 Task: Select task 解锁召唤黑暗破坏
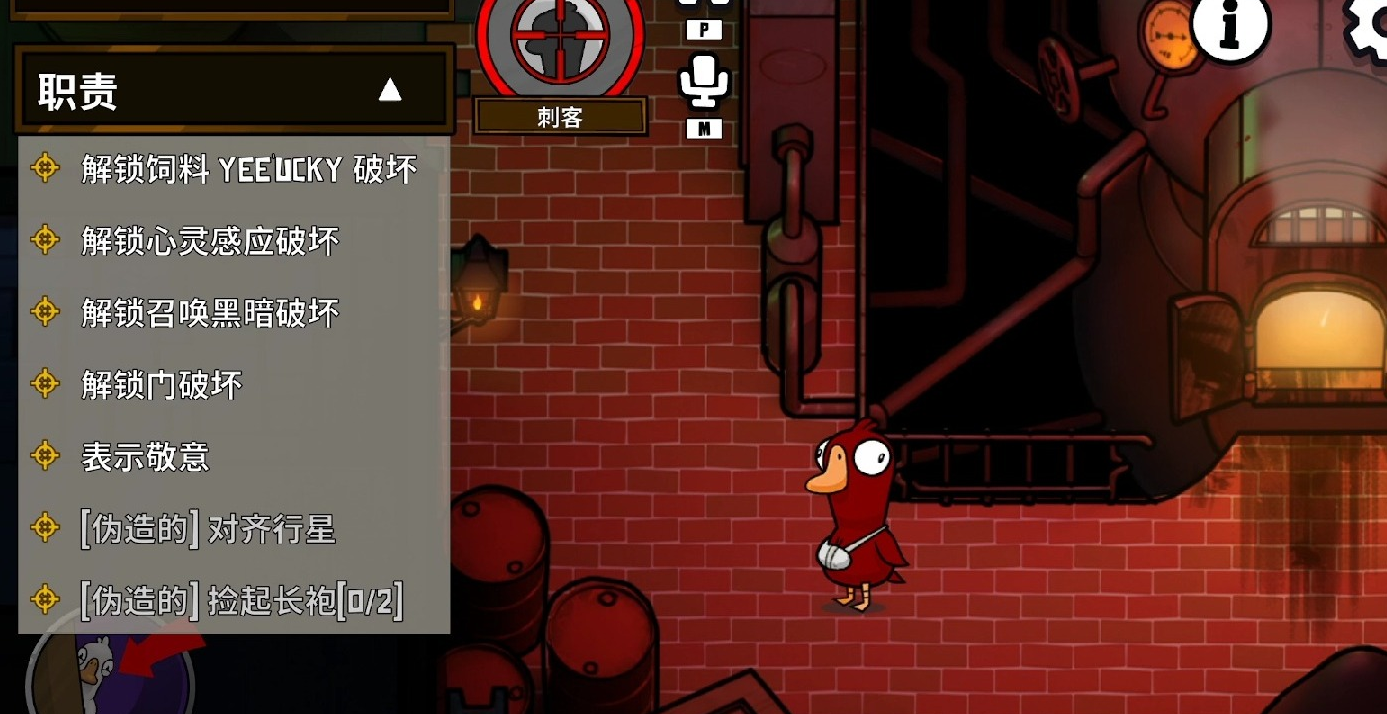(210, 313)
